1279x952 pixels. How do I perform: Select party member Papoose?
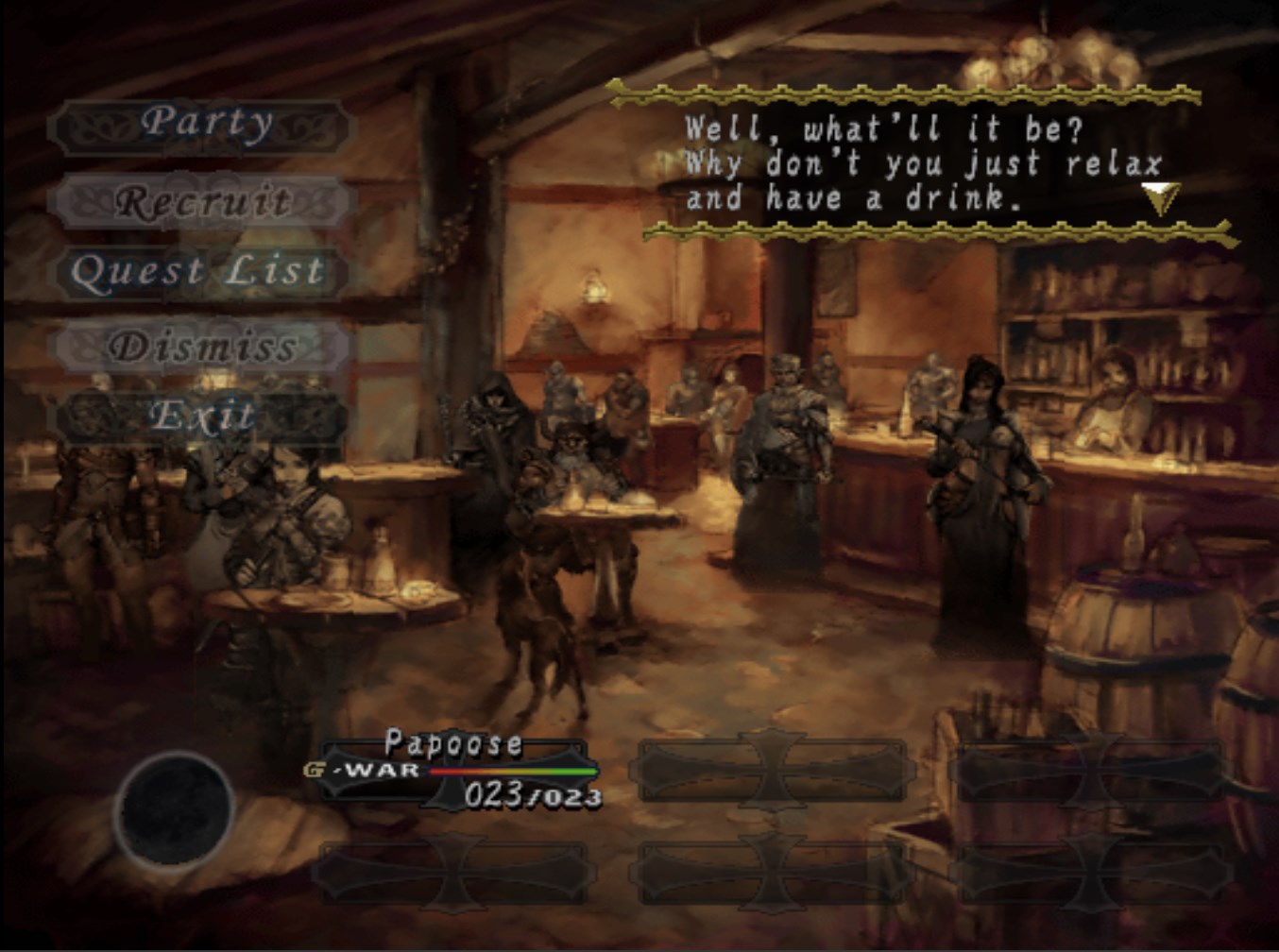[x=453, y=772]
